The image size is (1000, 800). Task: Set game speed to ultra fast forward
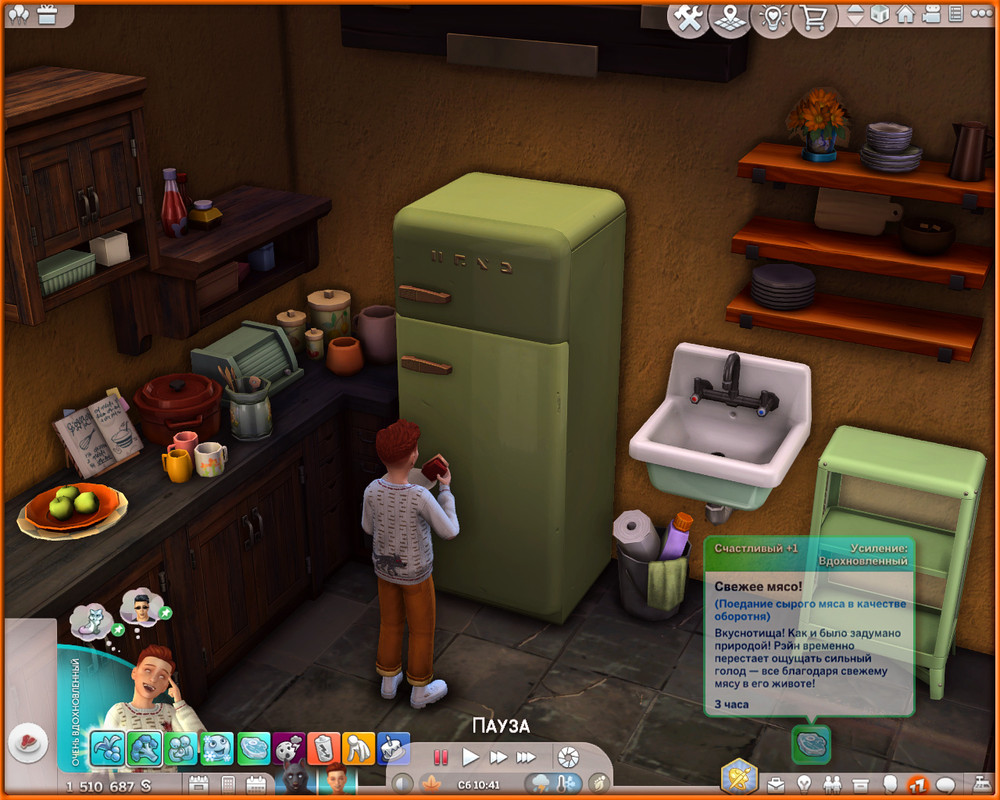coord(526,757)
